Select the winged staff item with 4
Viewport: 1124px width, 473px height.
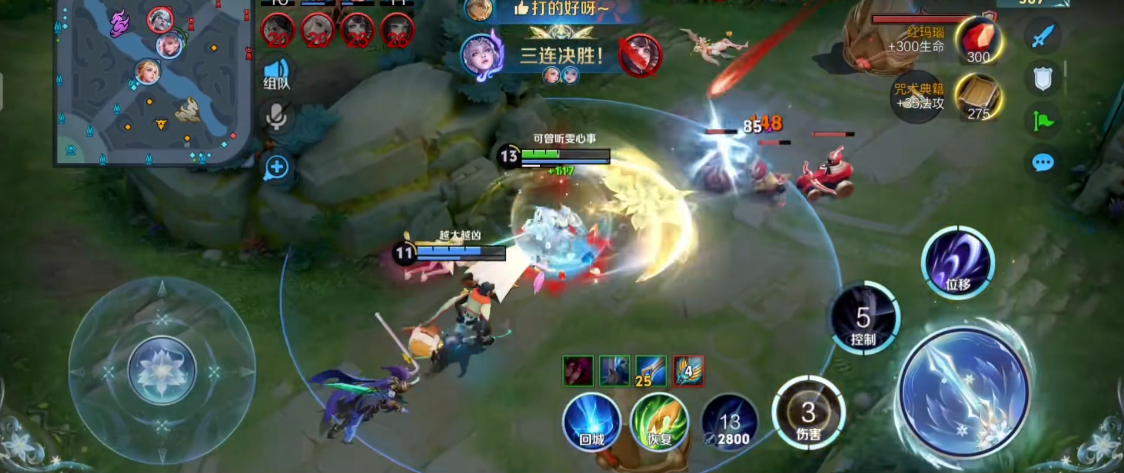click(x=687, y=370)
